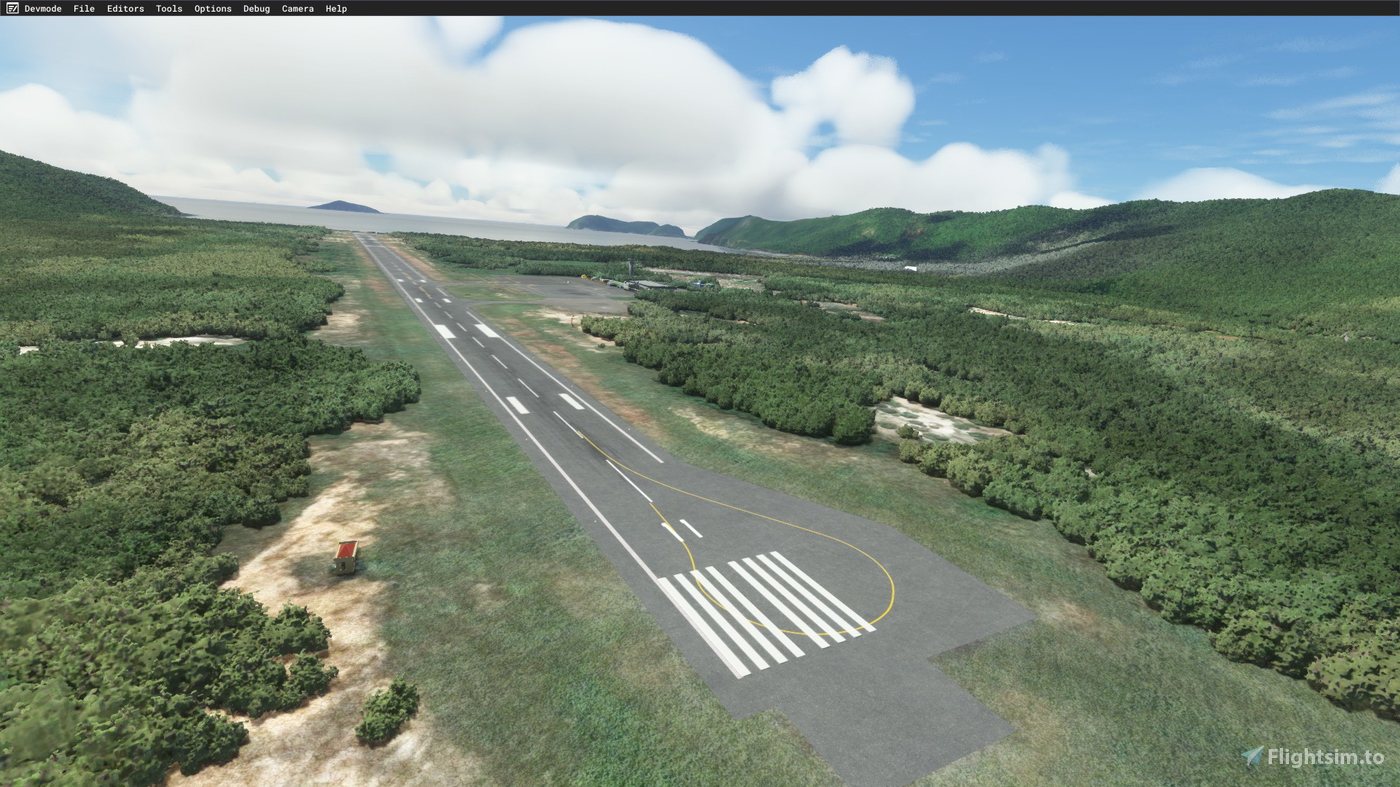View simulator settings under Options

(213, 7)
